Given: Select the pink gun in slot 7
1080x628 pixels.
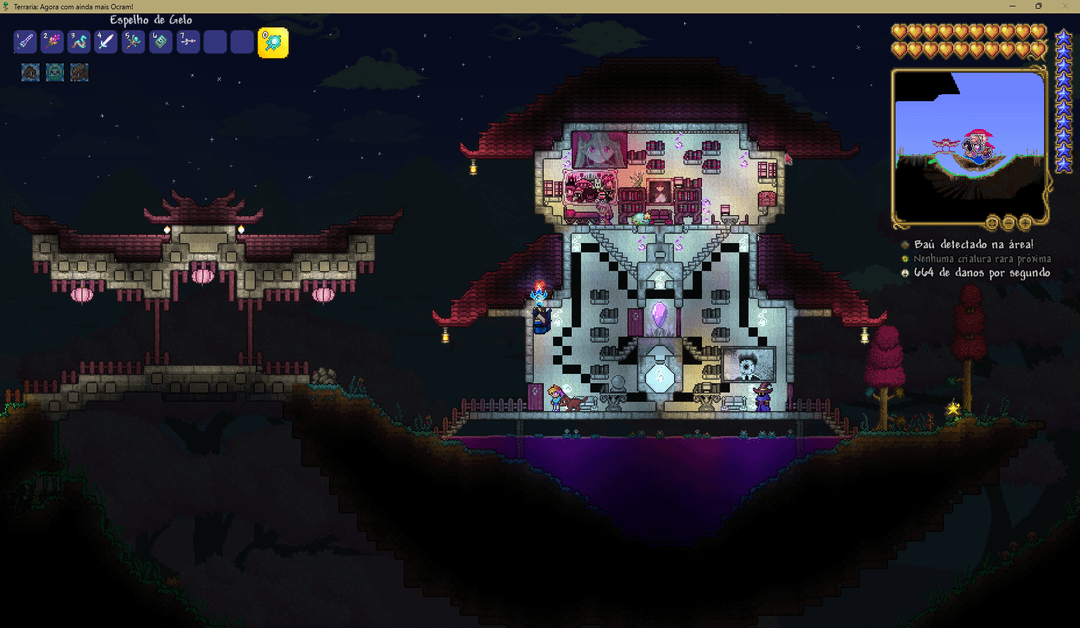Looking at the screenshot, I should (x=188, y=42).
